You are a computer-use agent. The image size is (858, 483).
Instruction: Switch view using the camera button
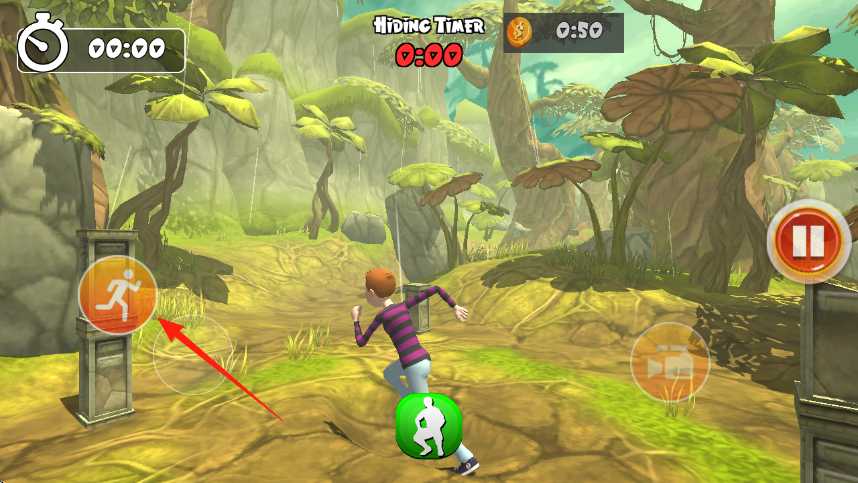669,362
